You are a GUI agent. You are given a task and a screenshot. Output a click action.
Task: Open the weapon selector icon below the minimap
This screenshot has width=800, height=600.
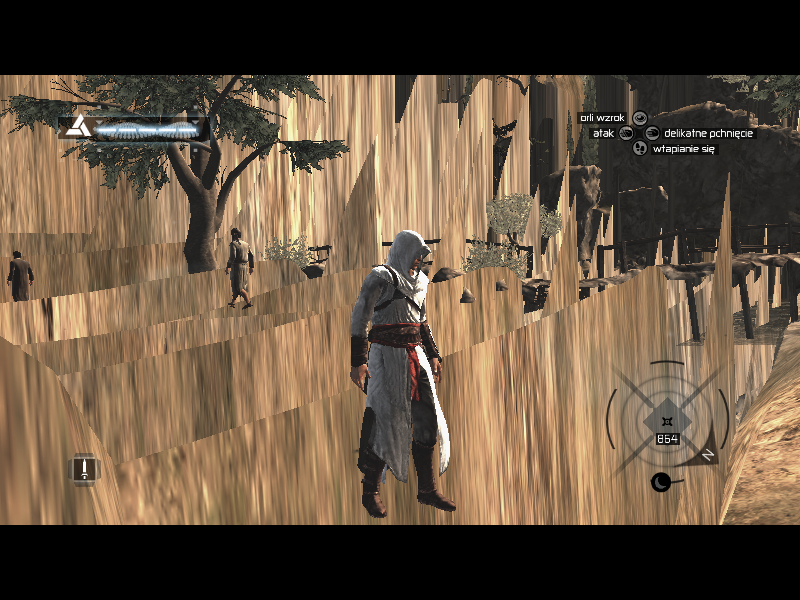661,483
